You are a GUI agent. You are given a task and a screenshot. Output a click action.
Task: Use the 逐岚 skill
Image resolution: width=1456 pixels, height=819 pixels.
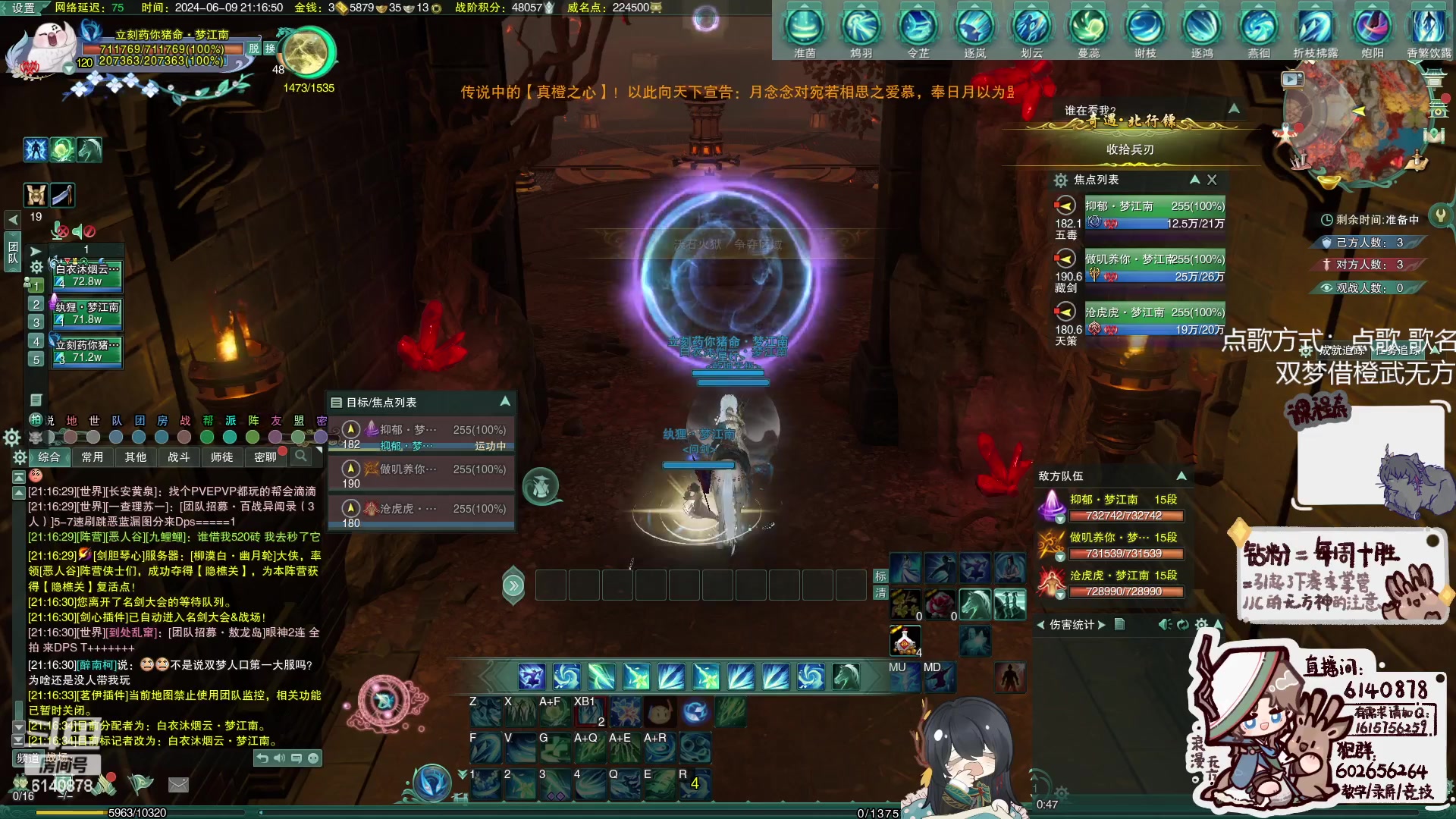pyautogui.click(x=974, y=27)
